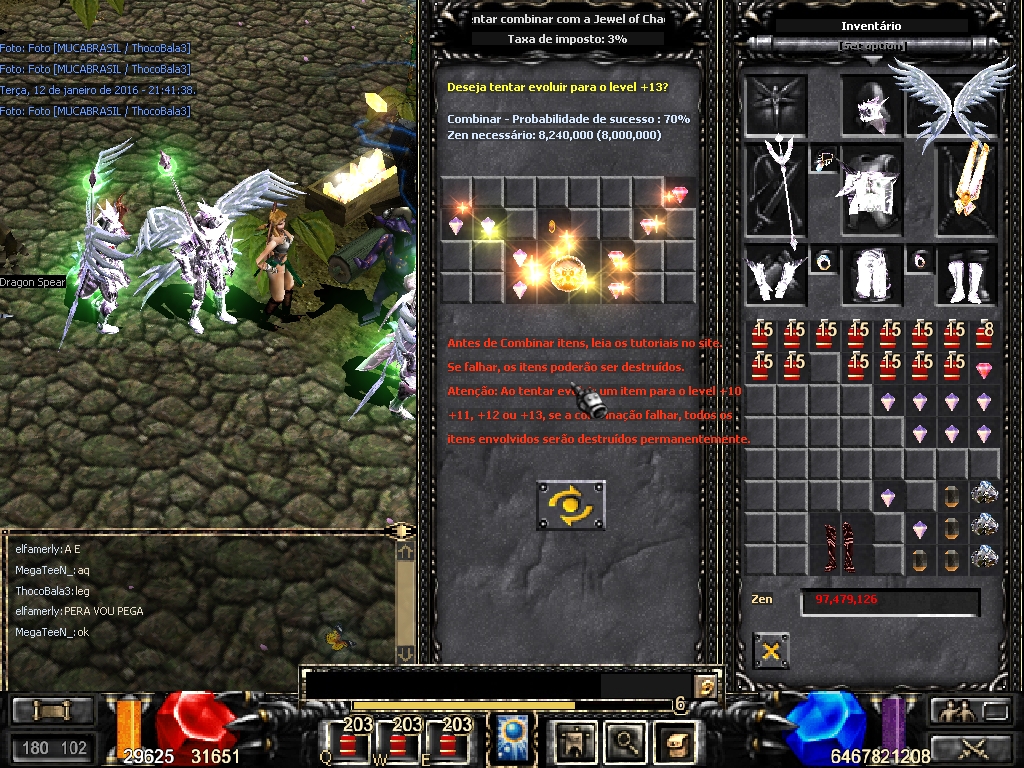Select the equipped chest armor slot
This screenshot has width=1024, height=768.
pos(872,190)
